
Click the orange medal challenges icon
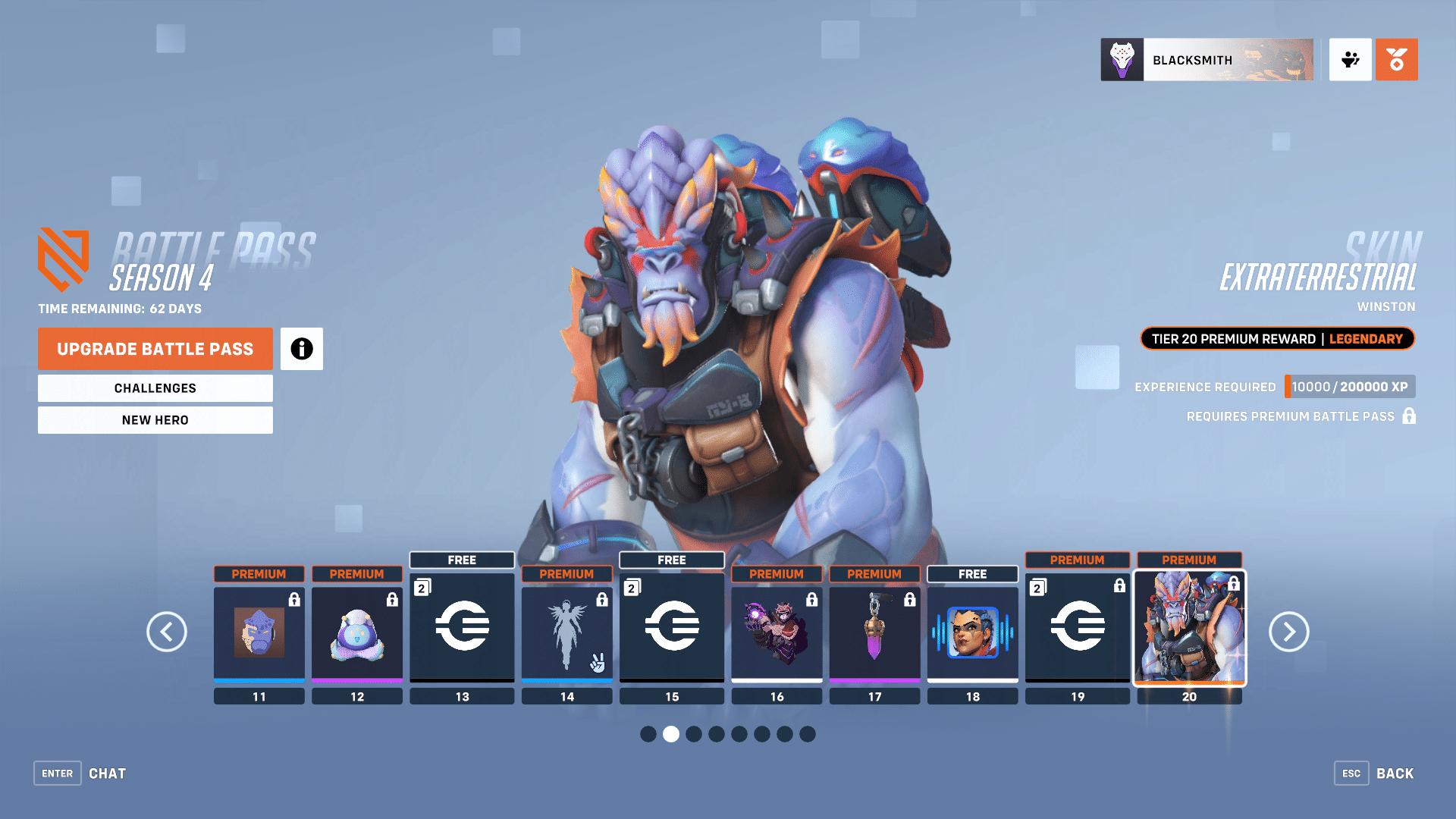(x=1396, y=60)
